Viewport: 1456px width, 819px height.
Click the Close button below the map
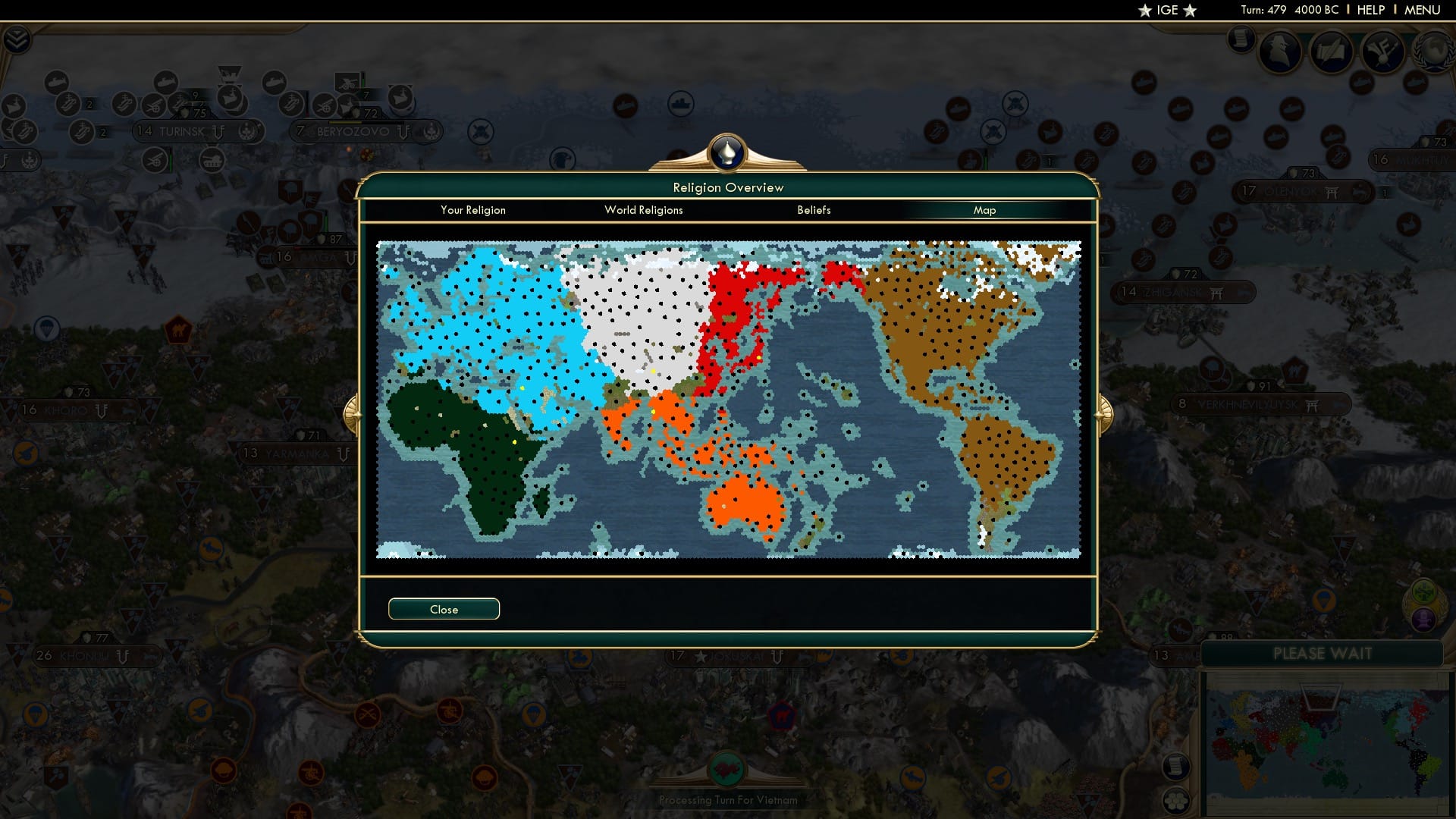click(444, 609)
